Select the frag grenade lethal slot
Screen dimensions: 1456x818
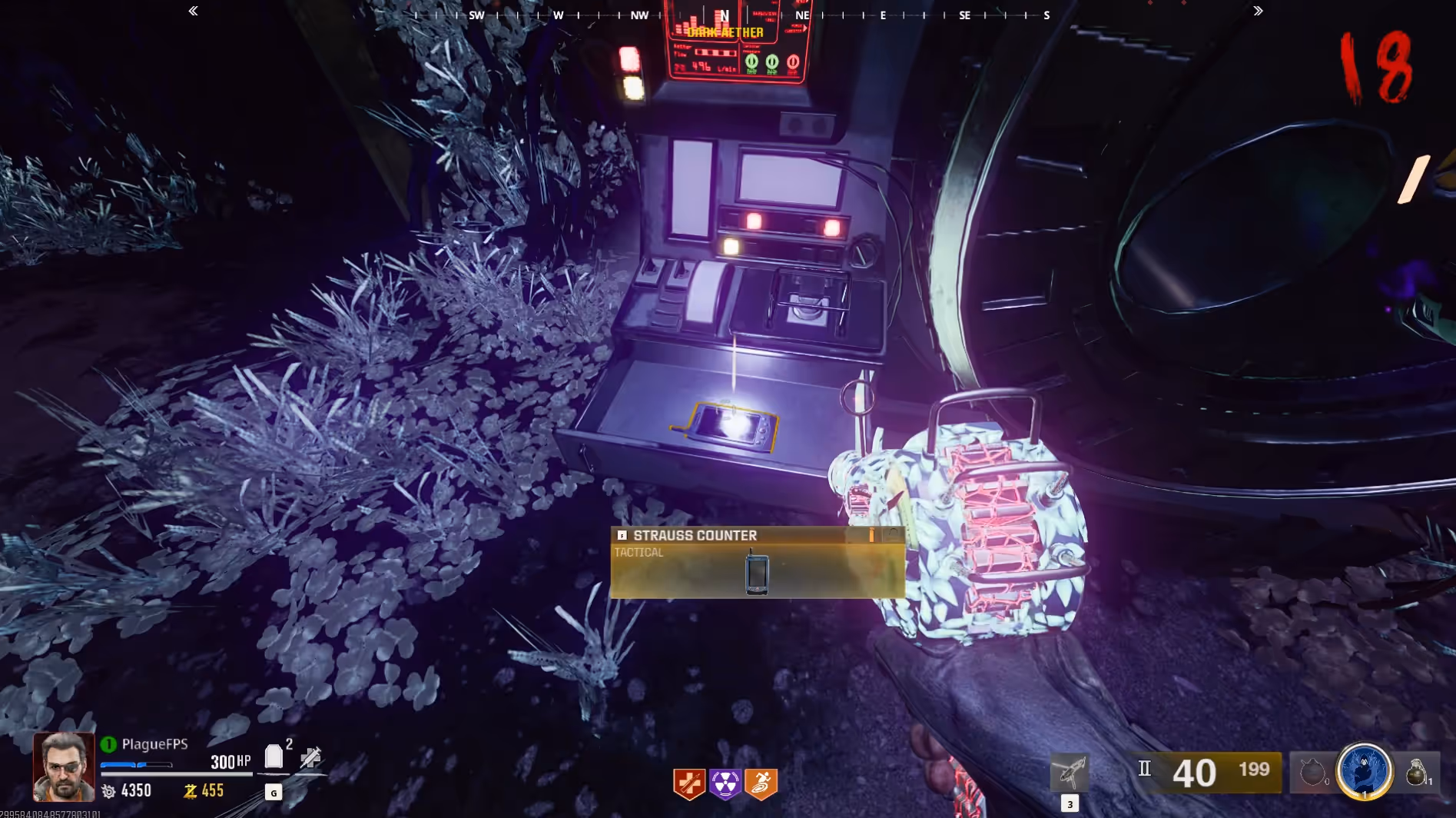[1416, 772]
